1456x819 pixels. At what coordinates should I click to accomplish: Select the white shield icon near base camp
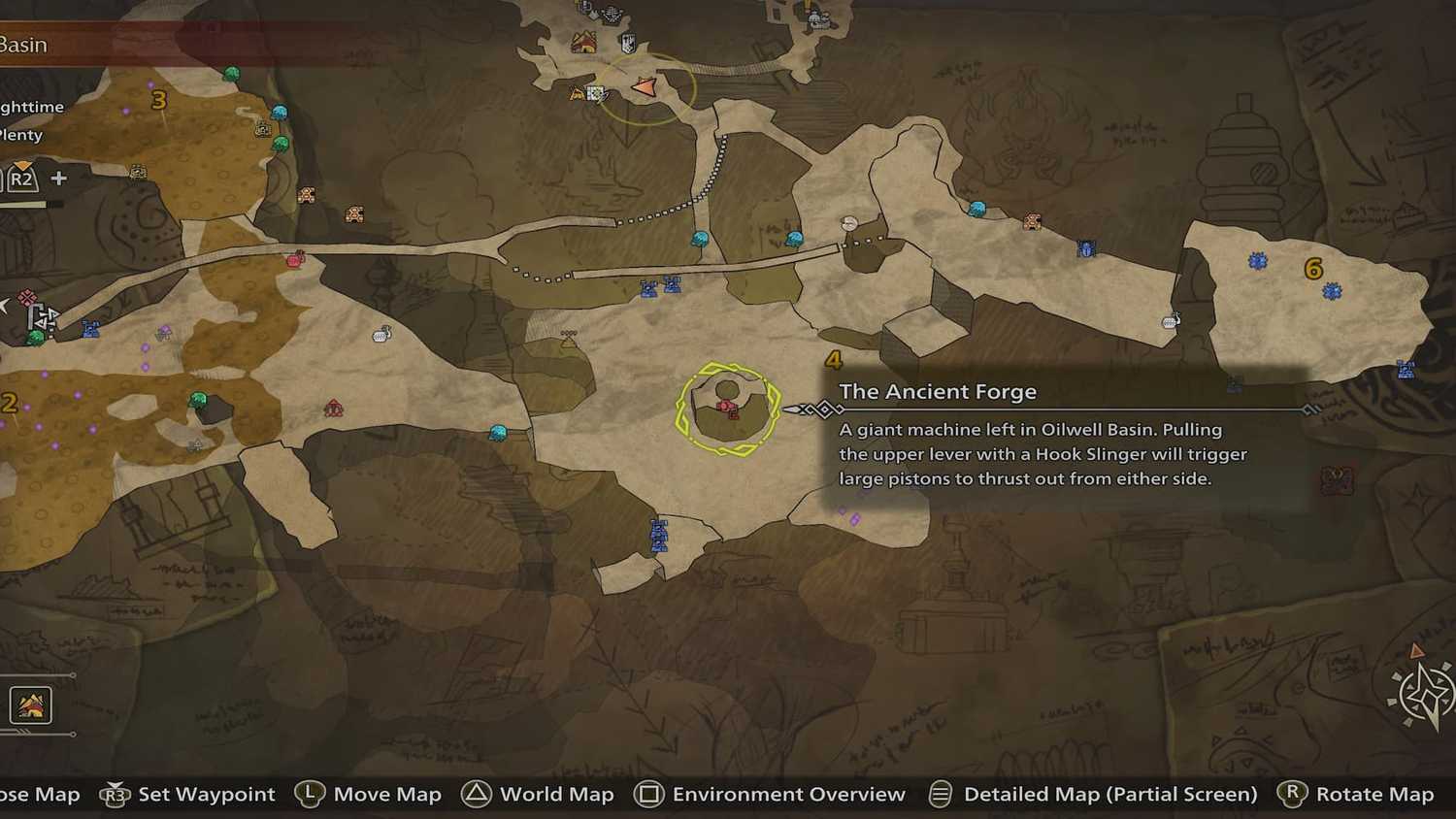tap(628, 43)
